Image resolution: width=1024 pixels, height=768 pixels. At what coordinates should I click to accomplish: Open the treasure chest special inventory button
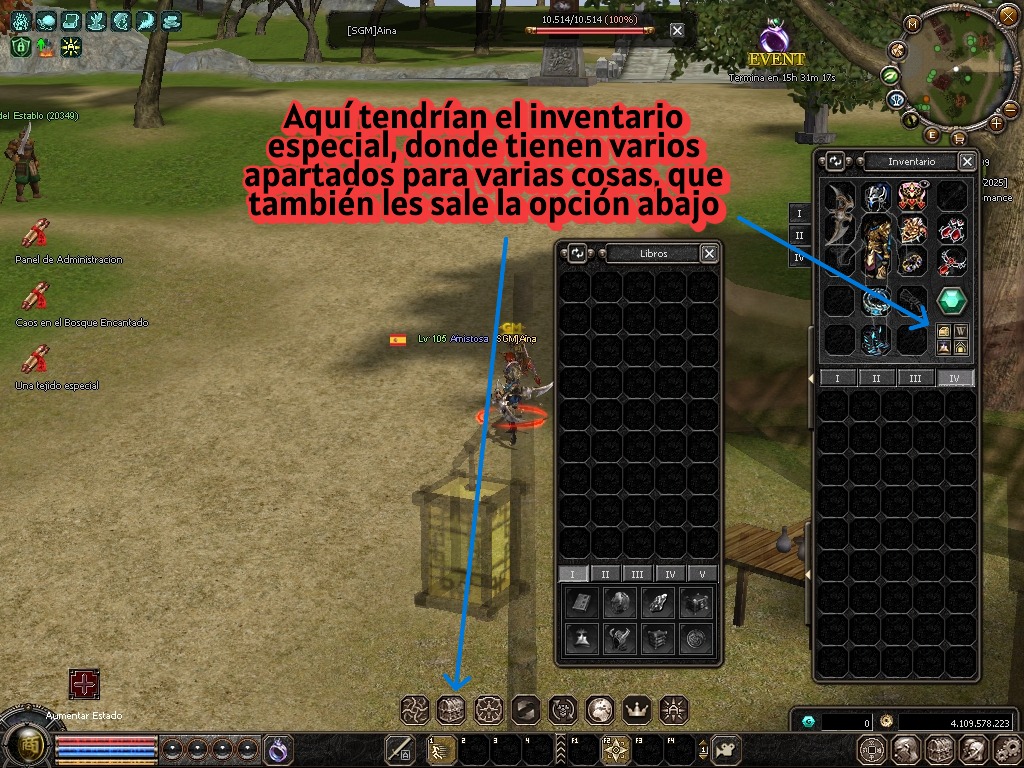point(452,709)
